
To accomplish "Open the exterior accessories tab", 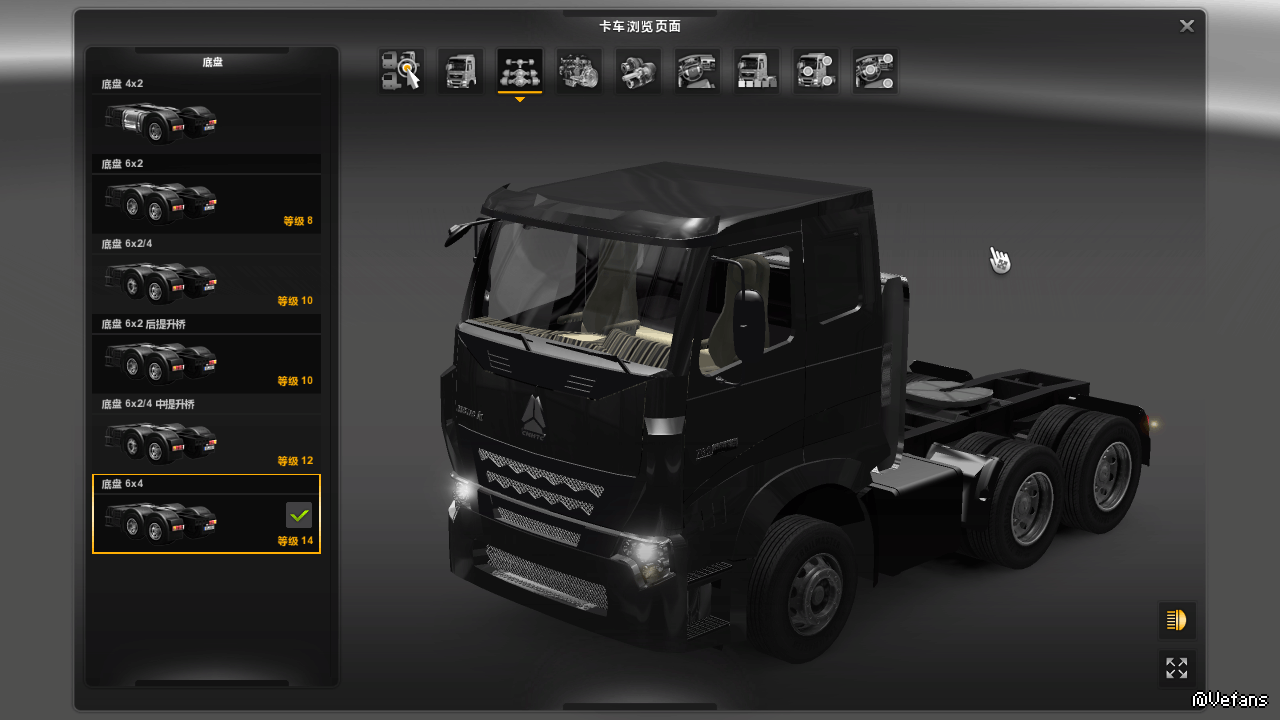I will pos(816,71).
